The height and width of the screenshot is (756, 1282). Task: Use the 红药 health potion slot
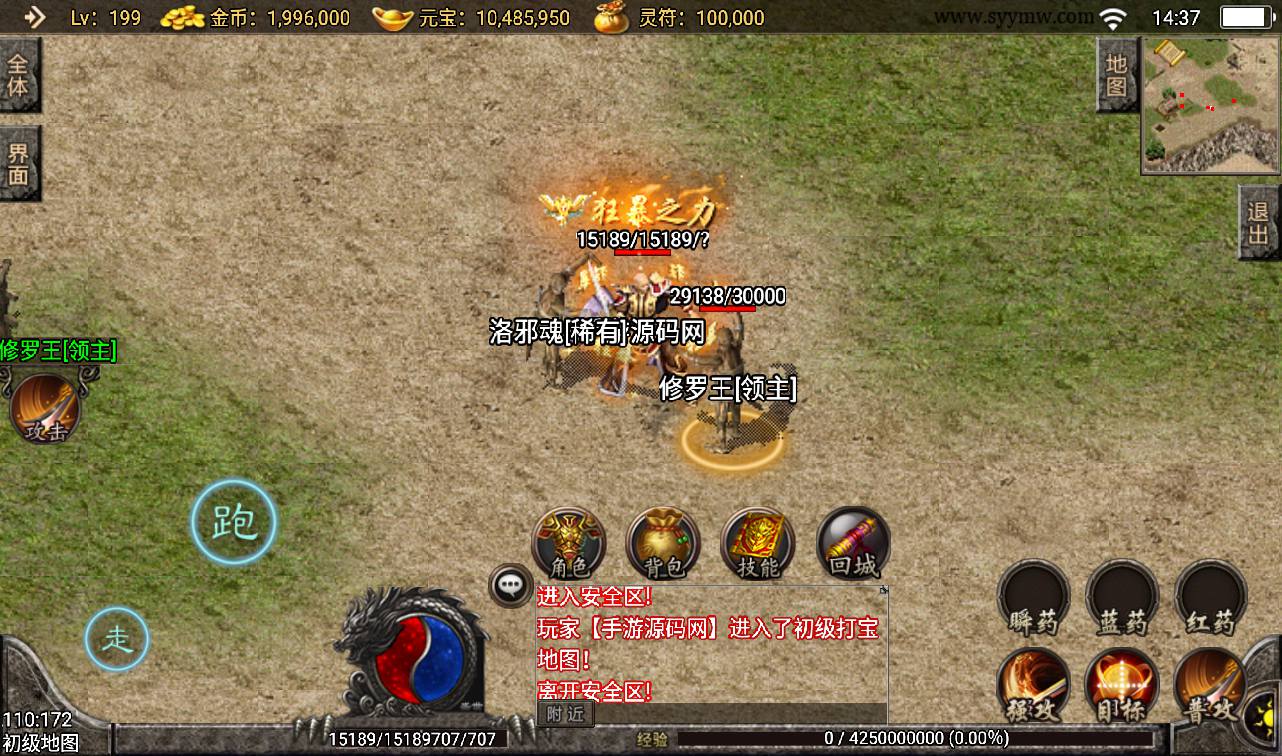pyautogui.click(x=1210, y=598)
